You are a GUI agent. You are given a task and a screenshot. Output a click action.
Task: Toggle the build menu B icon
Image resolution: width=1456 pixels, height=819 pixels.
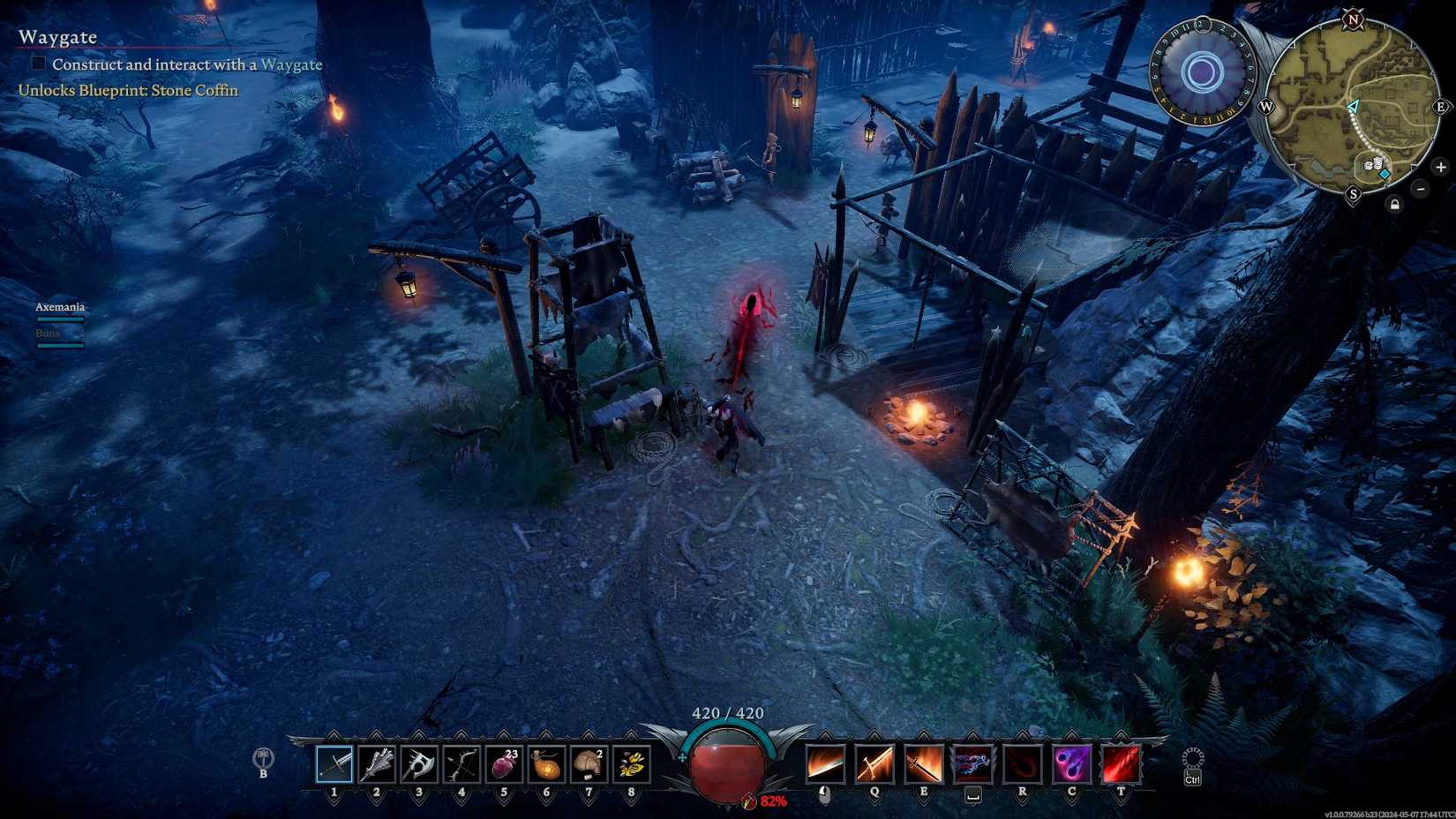(x=263, y=757)
